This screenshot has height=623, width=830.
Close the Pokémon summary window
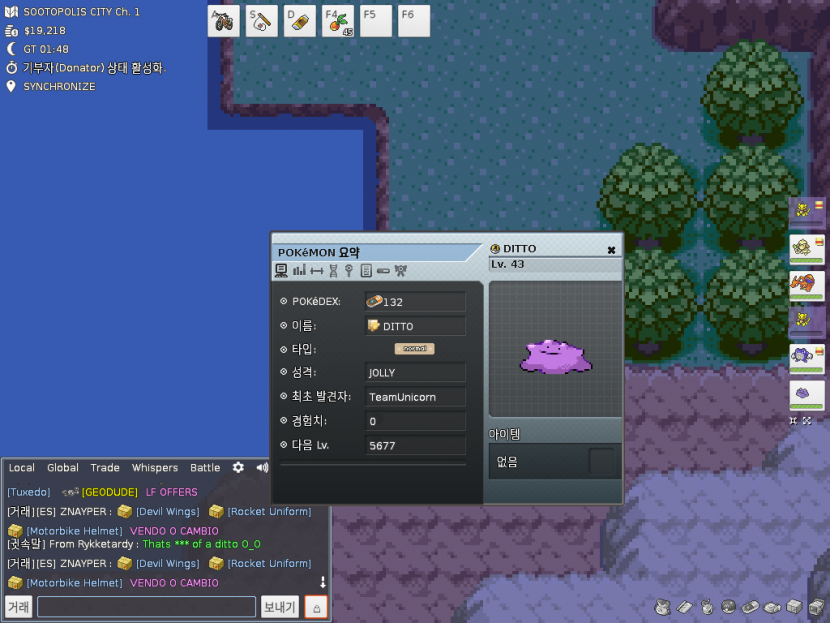click(611, 250)
